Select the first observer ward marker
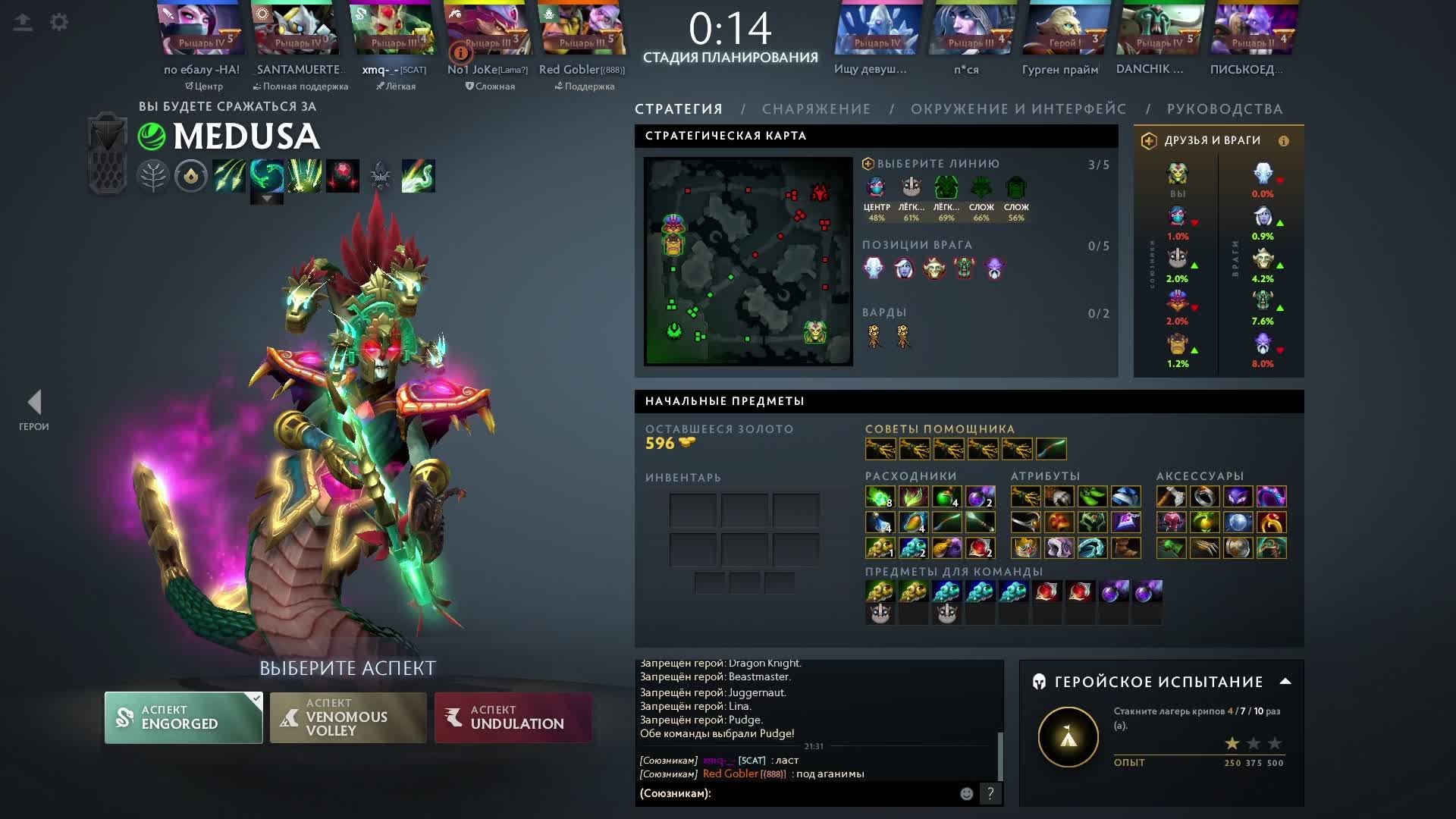Image resolution: width=1456 pixels, height=819 pixels. (x=874, y=336)
